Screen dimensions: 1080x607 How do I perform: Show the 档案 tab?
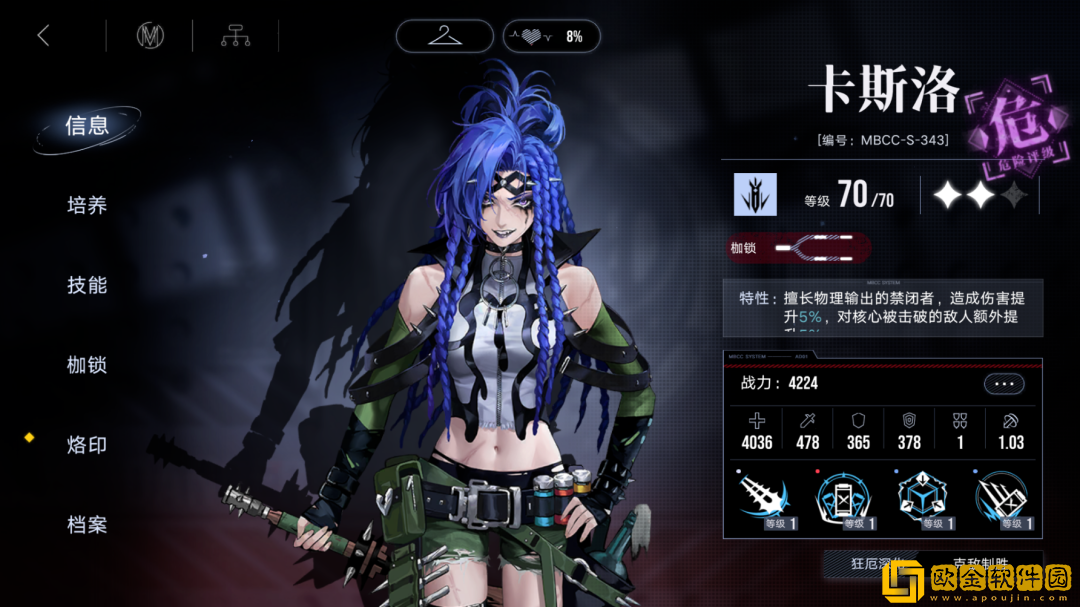(x=87, y=525)
